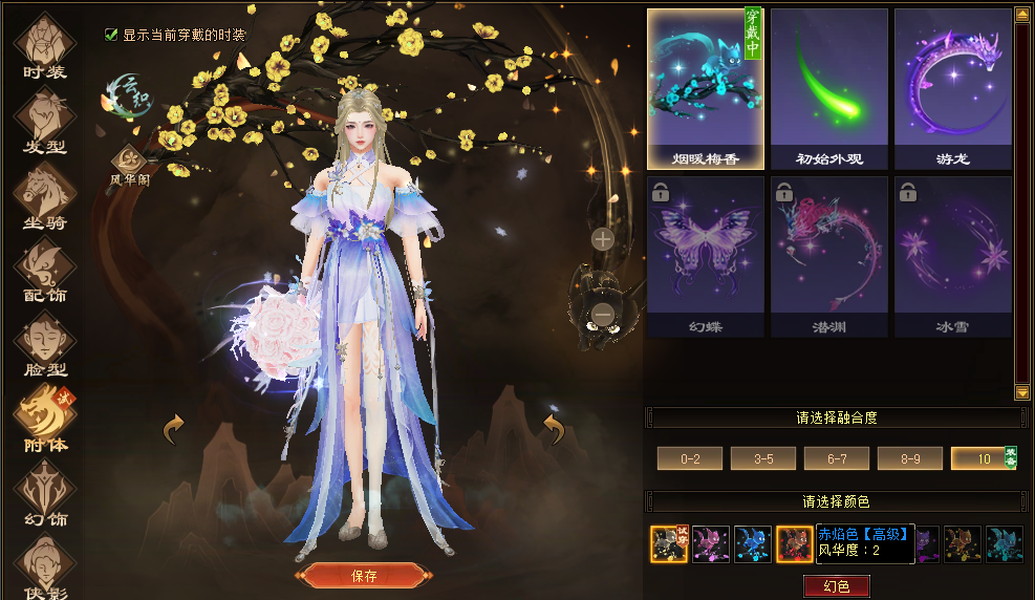Choose the 初始外观 green flame thumbnail
1035x600 pixels.
(829, 88)
